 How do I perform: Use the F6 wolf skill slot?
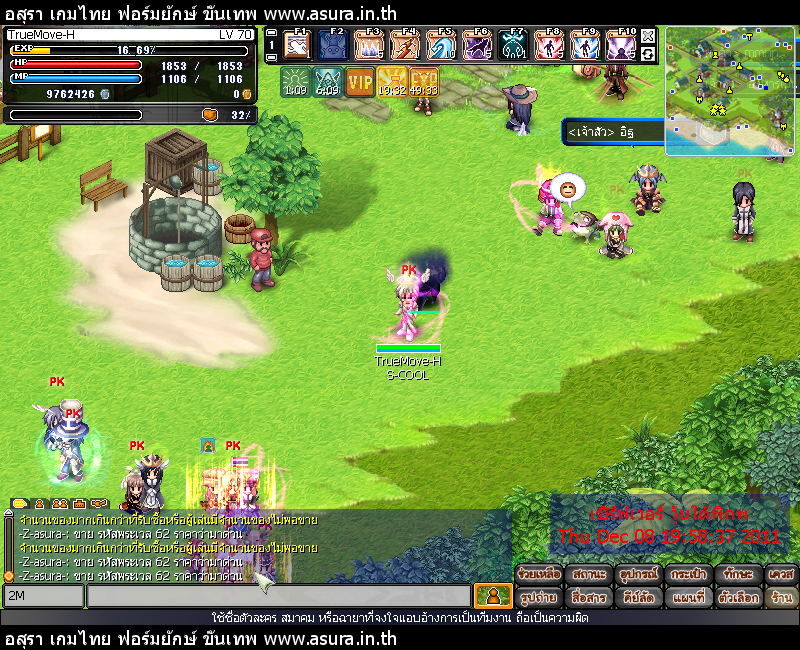click(x=477, y=45)
